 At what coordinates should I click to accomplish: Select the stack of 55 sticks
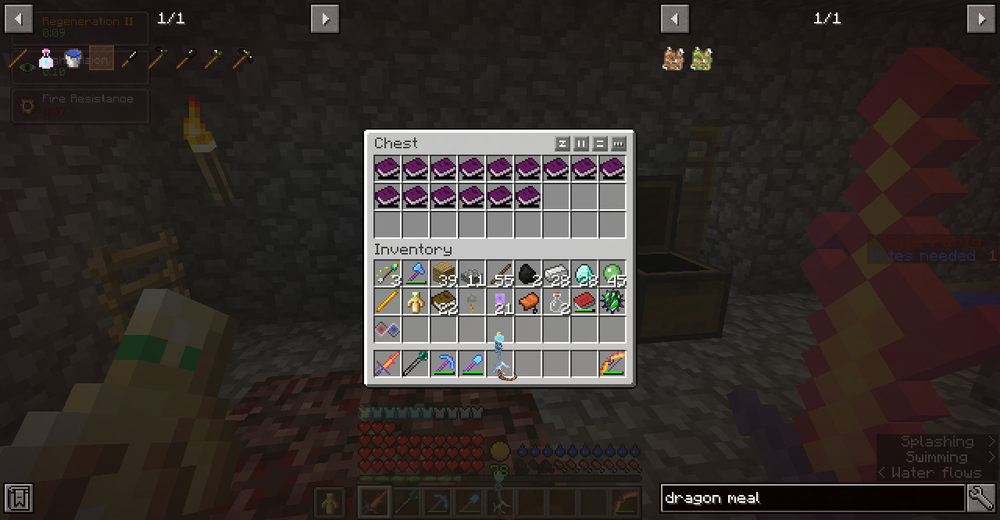(x=500, y=275)
